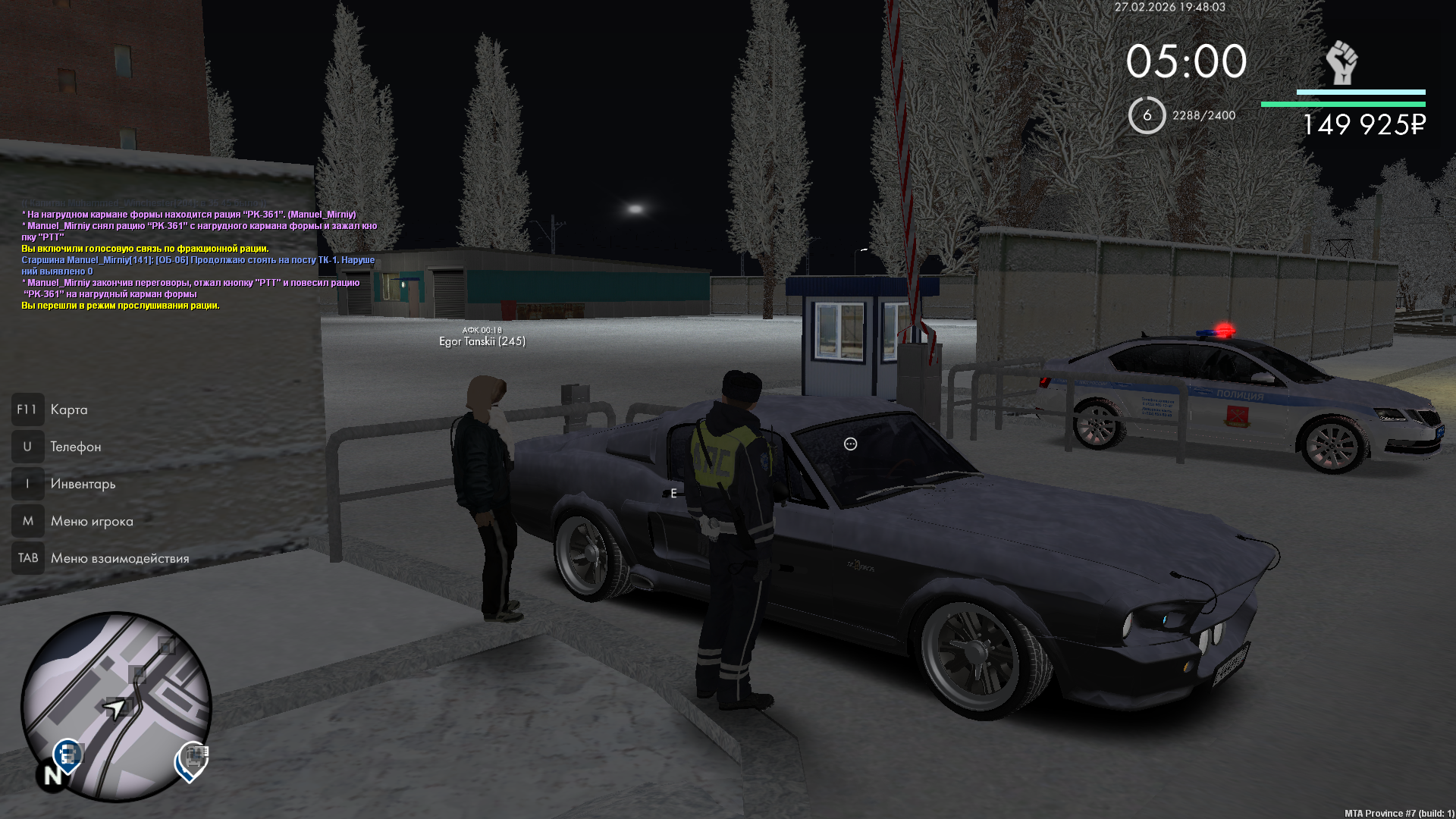Image resolution: width=1456 pixels, height=819 pixels.
Task: Click the white player arrow on the minimap
Action: tap(115, 710)
